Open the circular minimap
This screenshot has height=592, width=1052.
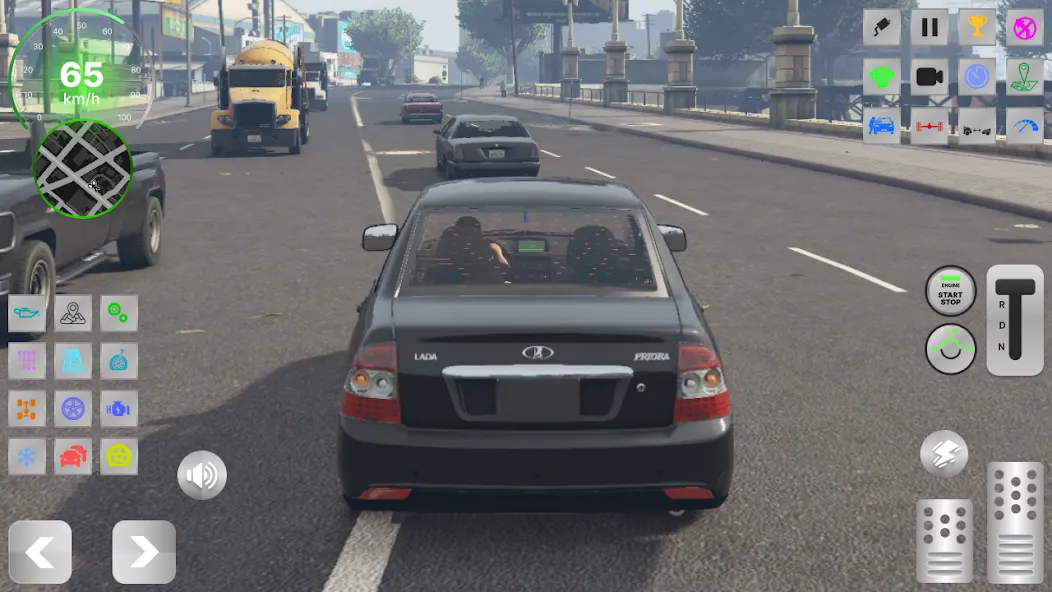point(83,169)
